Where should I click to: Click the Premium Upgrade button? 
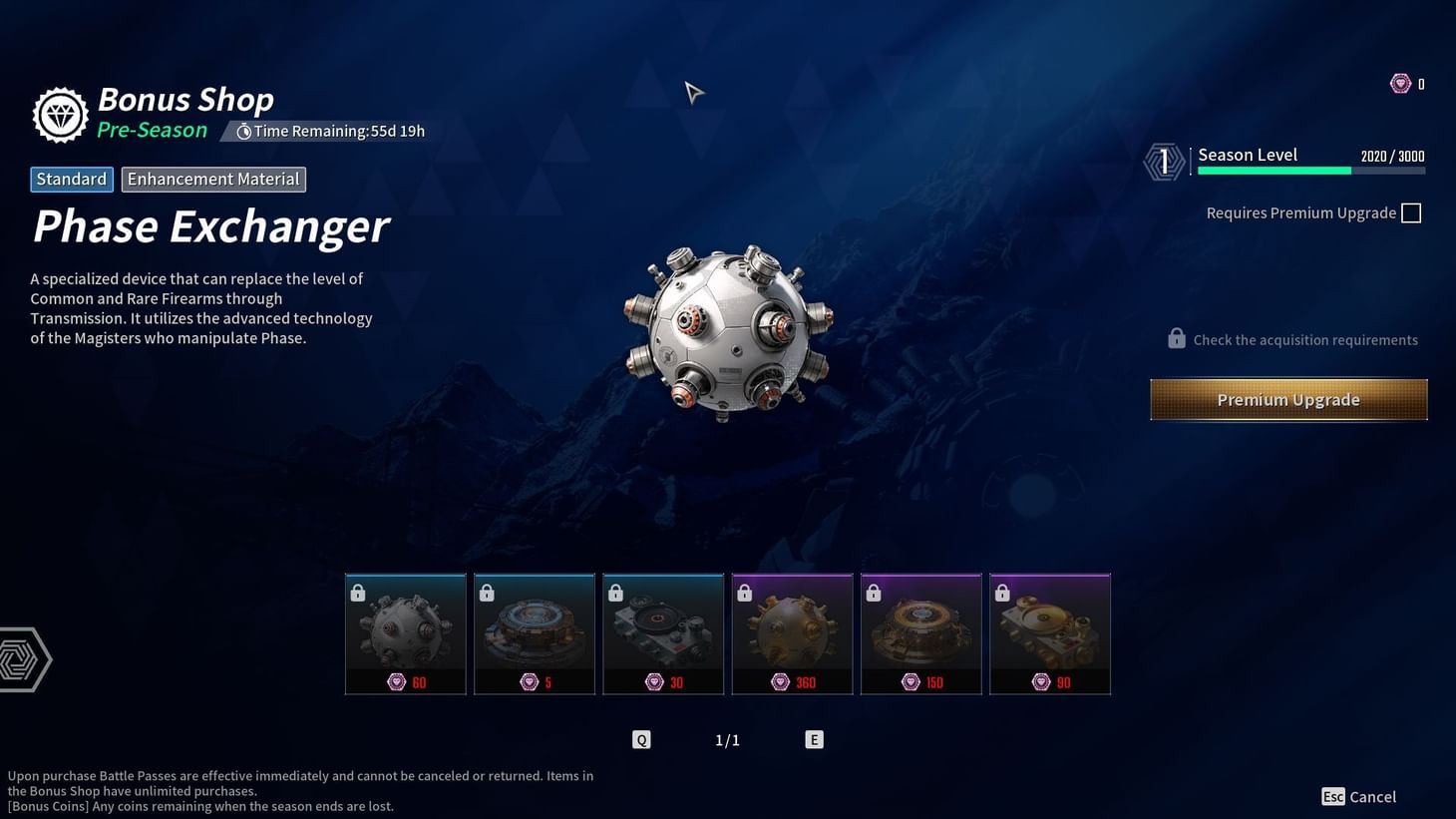click(x=1287, y=399)
